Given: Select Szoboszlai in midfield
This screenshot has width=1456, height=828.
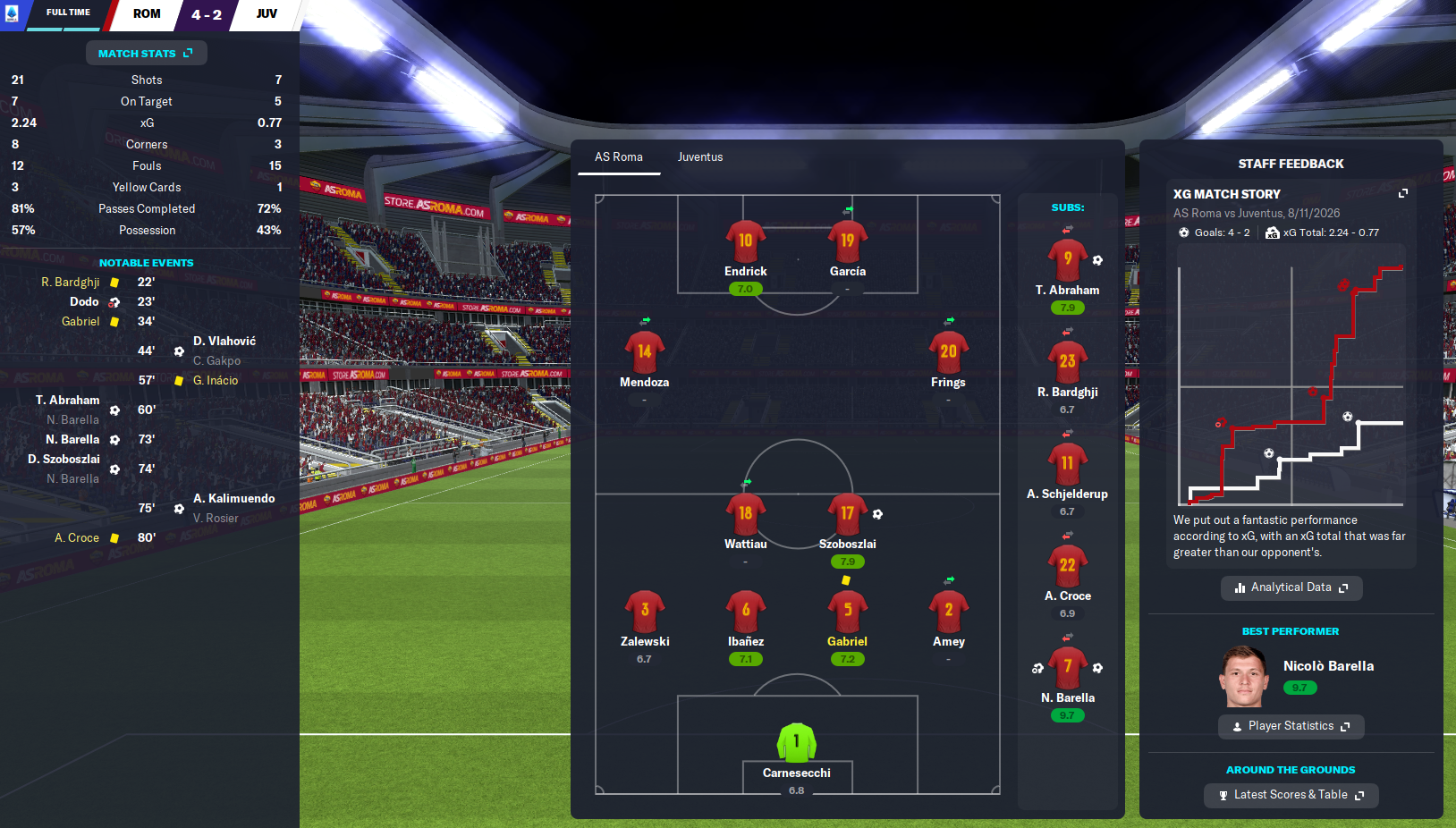Looking at the screenshot, I should pos(847,515).
